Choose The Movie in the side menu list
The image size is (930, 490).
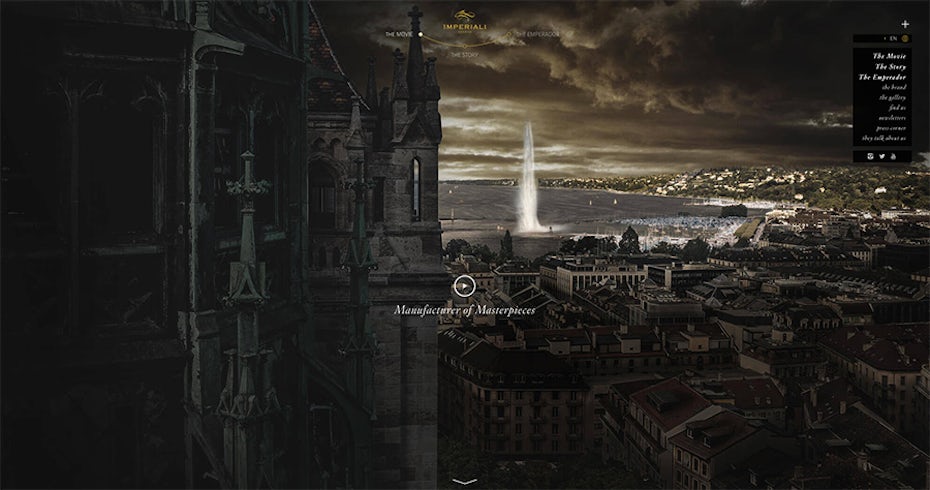click(x=889, y=56)
